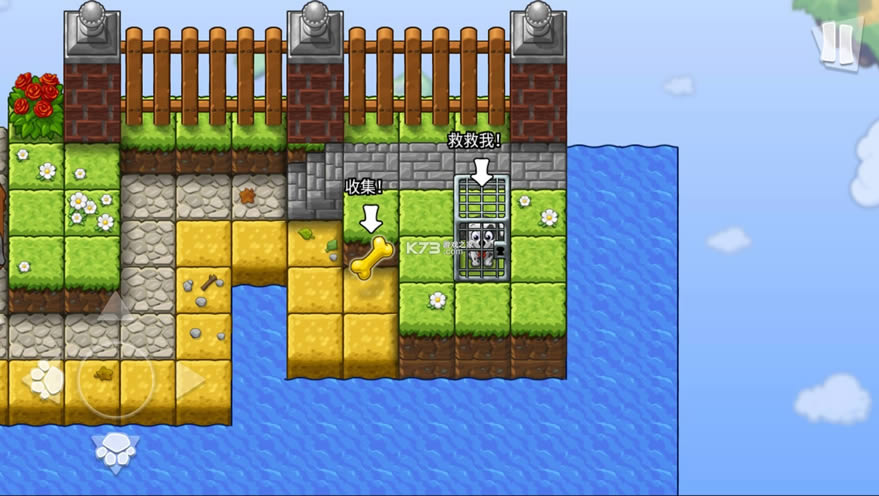This screenshot has height=496, width=879.
Task: Tap the up arrow on the virtual d-pad
Action: point(114,307)
